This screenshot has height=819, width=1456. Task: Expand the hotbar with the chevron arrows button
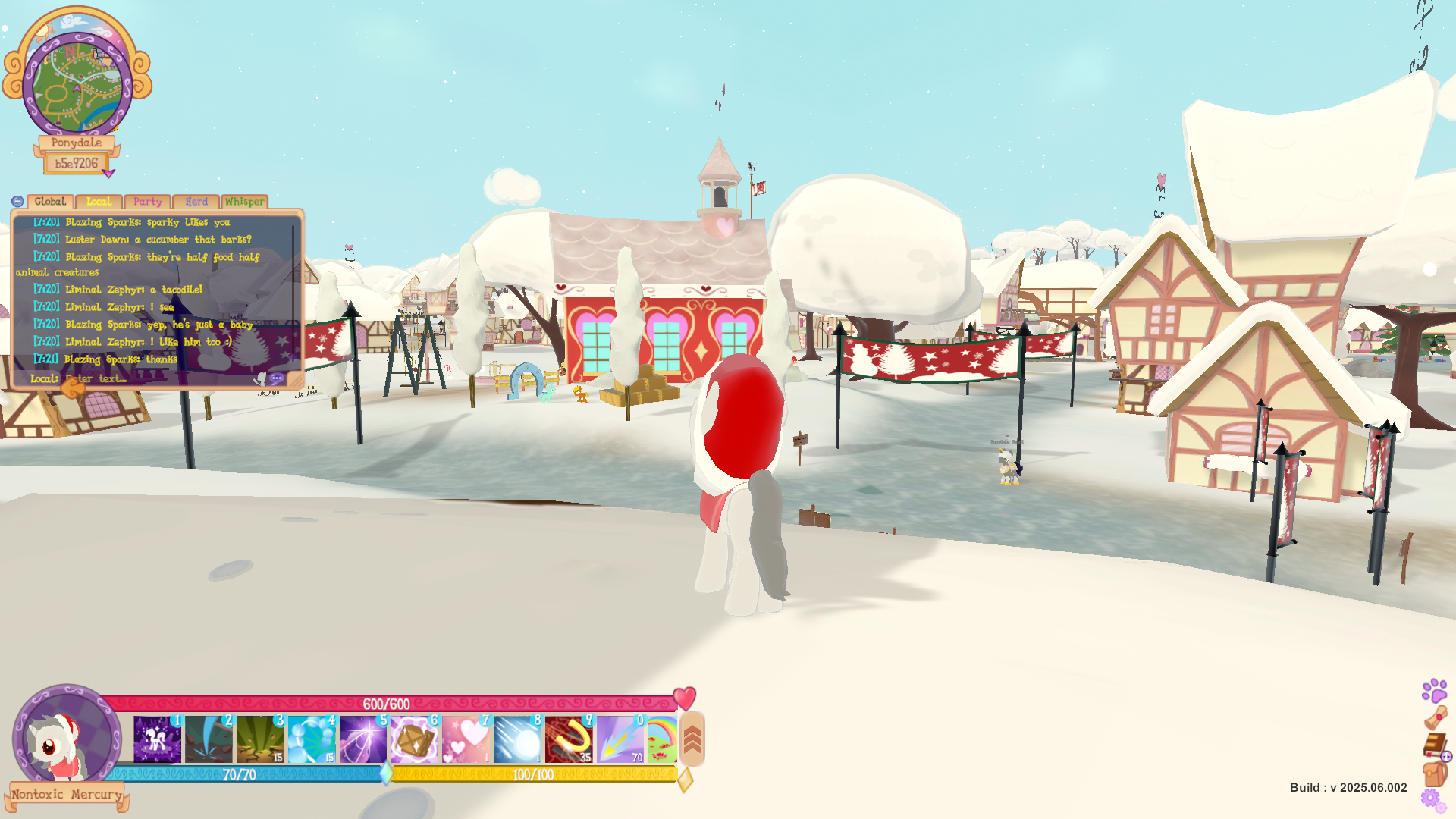click(x=692, y=739)
